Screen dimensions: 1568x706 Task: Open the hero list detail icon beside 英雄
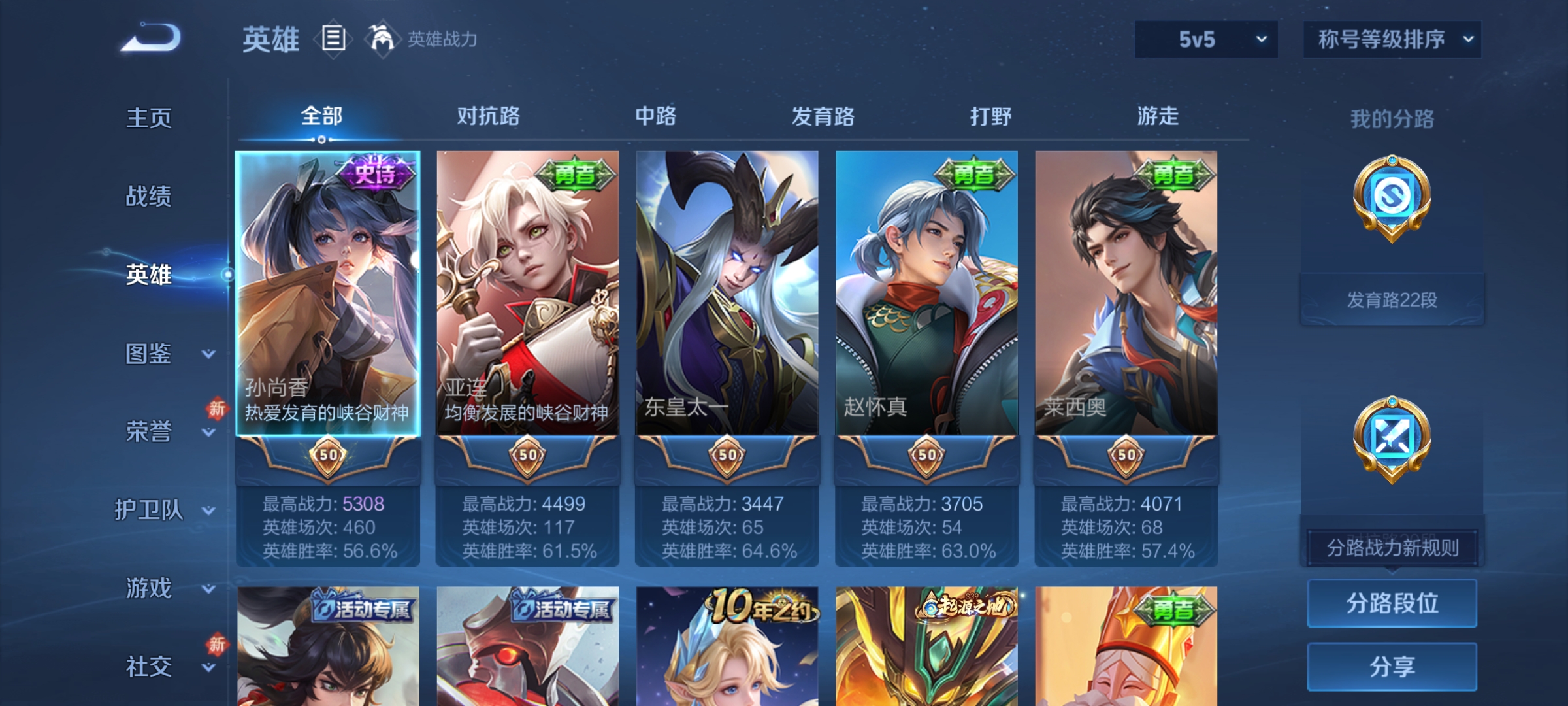[332, 39]
